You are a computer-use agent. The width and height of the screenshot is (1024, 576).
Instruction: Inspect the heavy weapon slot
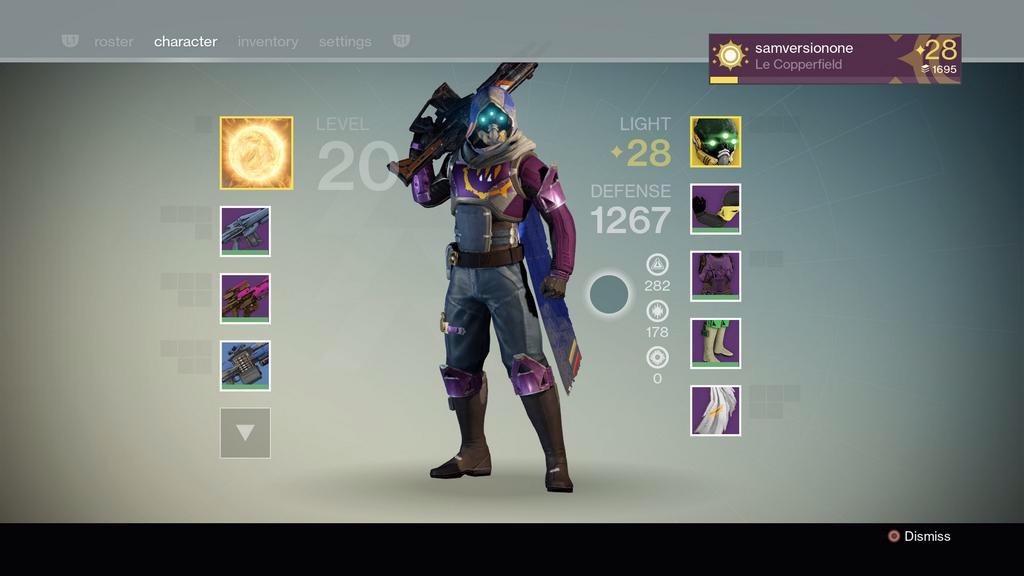pyautogui.click(x=245, y=365)
